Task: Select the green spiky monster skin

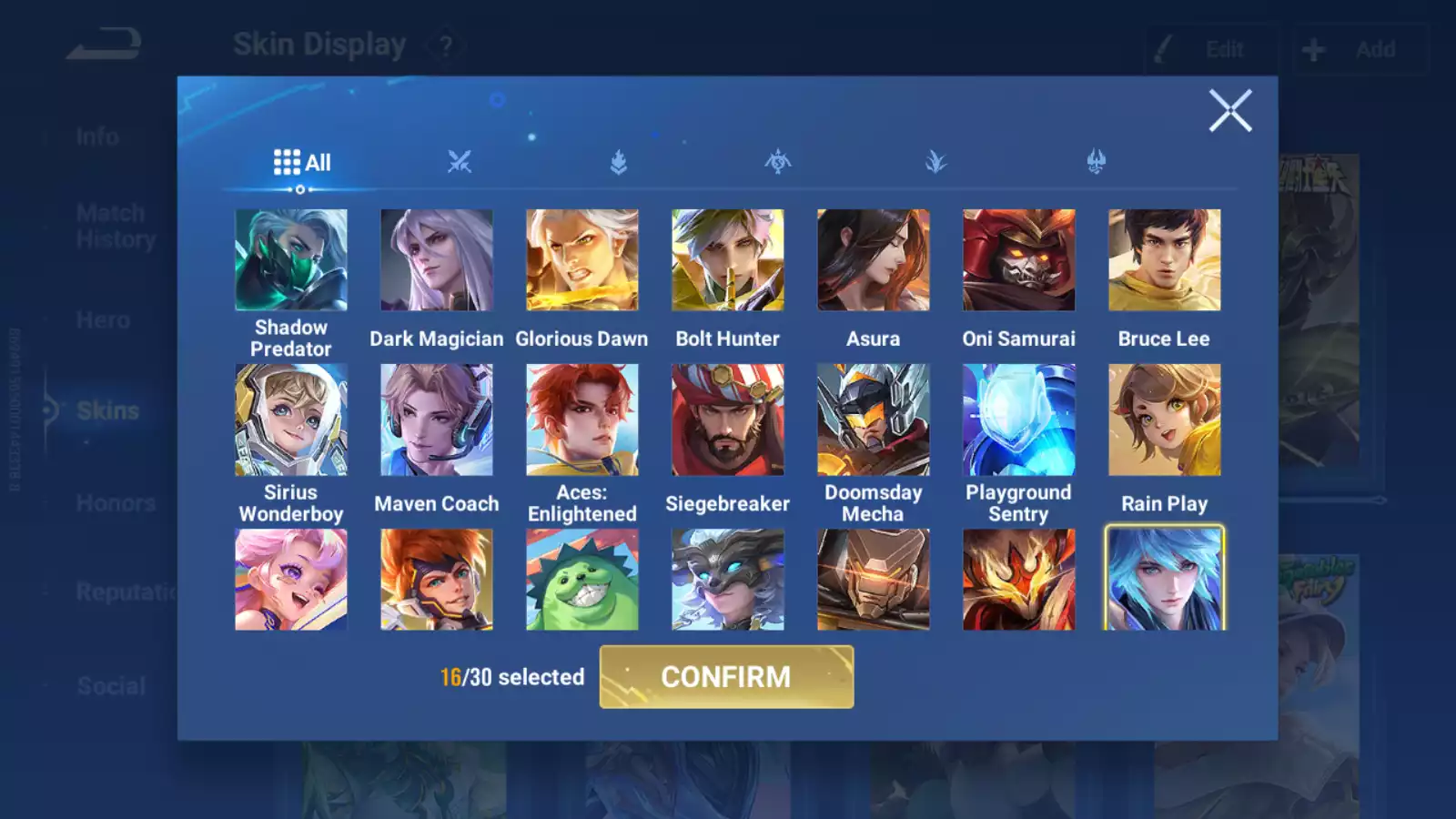Action: [x=582, y=581]
